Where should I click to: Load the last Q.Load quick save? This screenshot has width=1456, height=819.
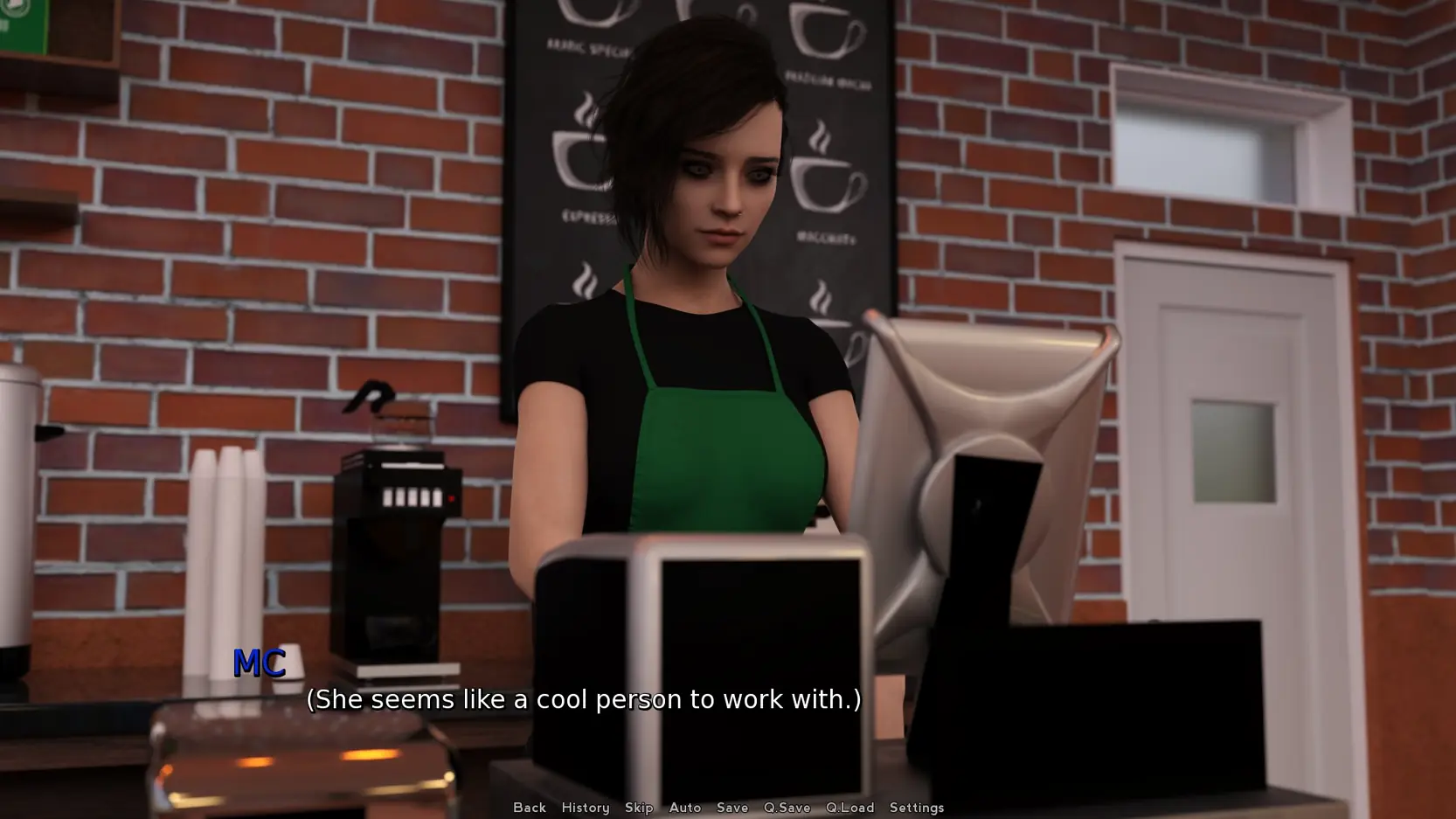click(x=849, y=808)
